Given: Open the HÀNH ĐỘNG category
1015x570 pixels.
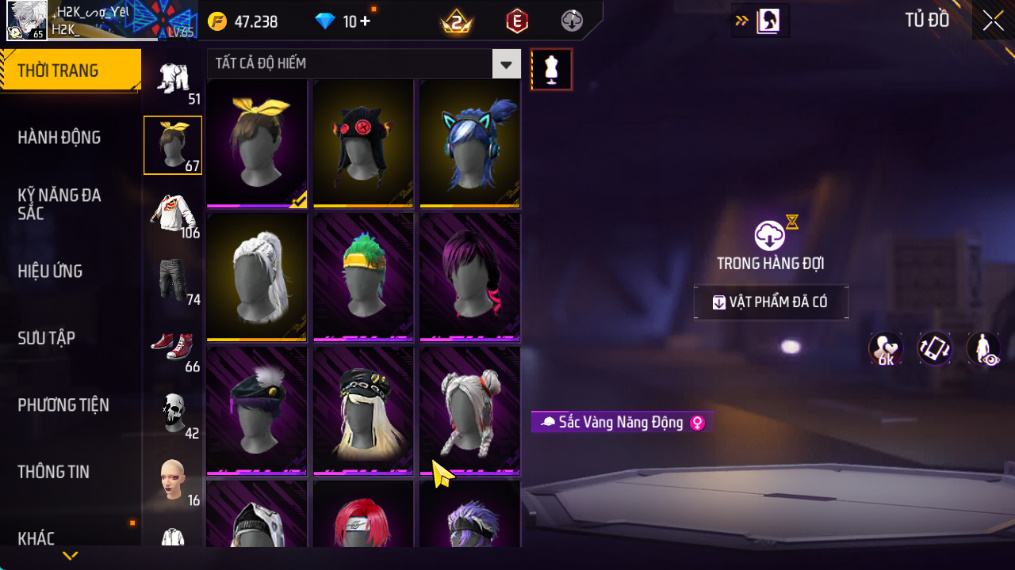Looking at the screenshot, I should pyautogui.click(x=60, y=137).
